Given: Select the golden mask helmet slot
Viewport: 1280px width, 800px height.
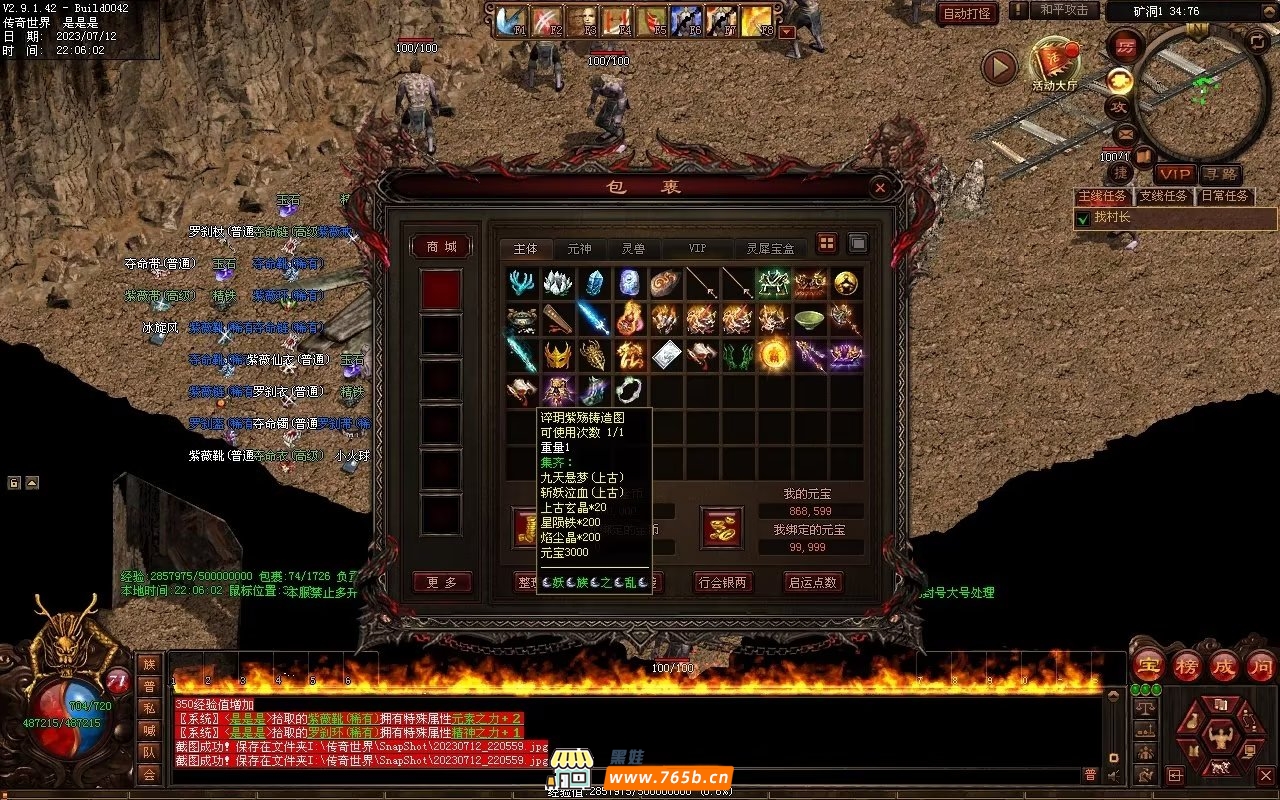Looking at the screenshot, I should [x=558, y=354].
